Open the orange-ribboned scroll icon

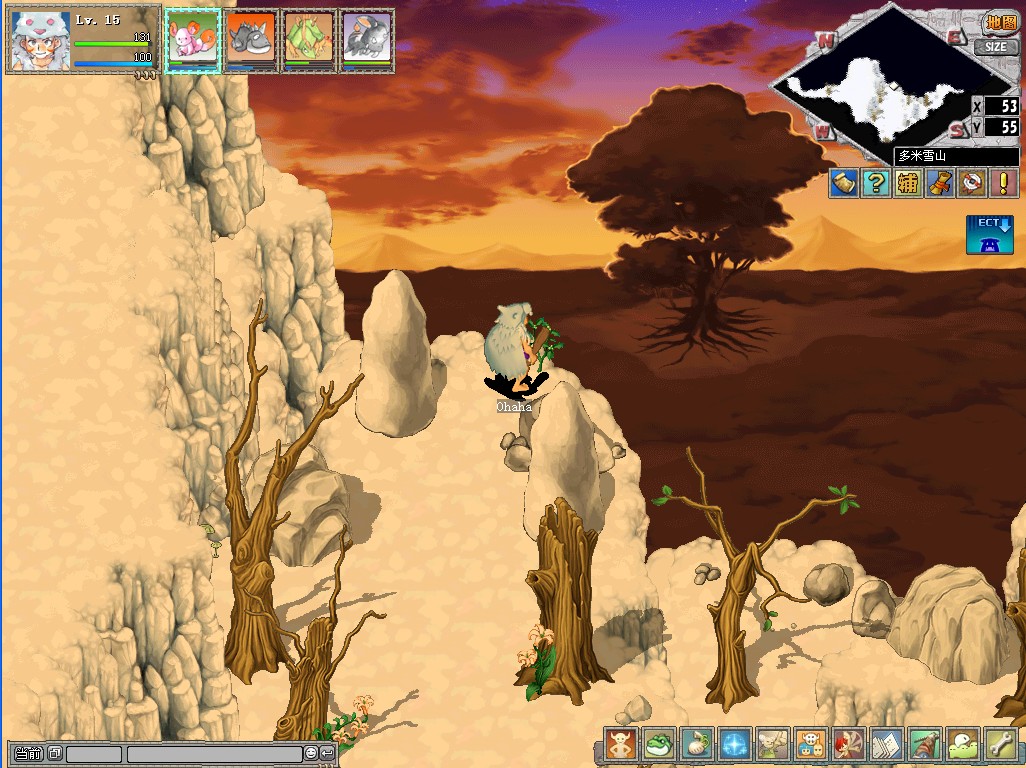point(939,183)
